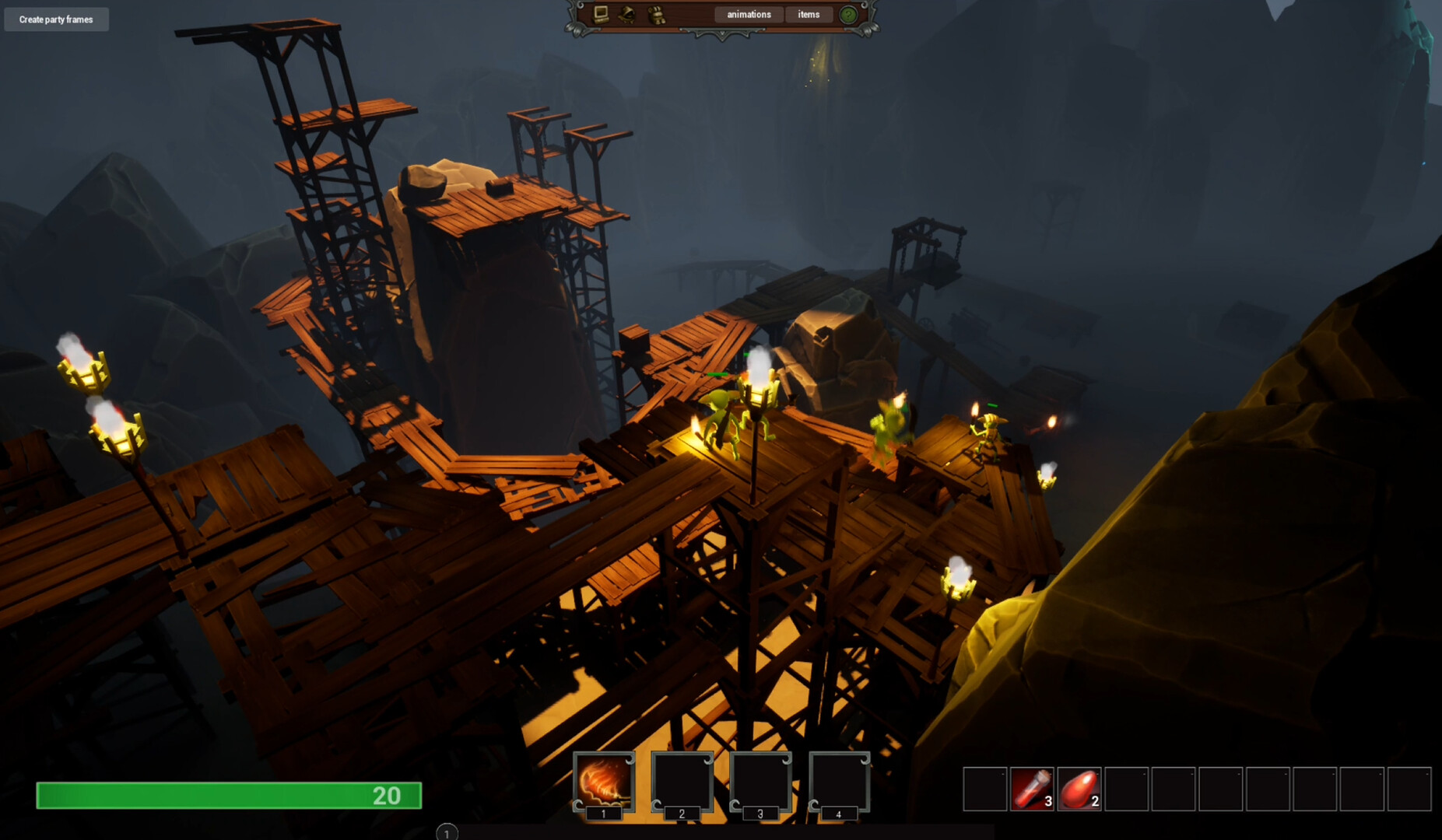Click the hooded character icon in top bar
This screenshot has height=840, width=1442.
coord(625,14)
